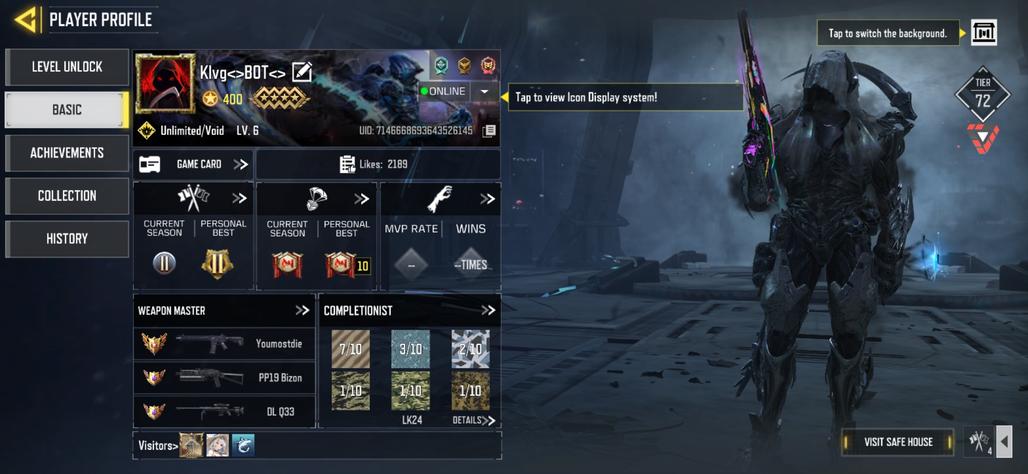Visit the Safe House
This screenshot has width=1028, height=474.
coord(898,442)
